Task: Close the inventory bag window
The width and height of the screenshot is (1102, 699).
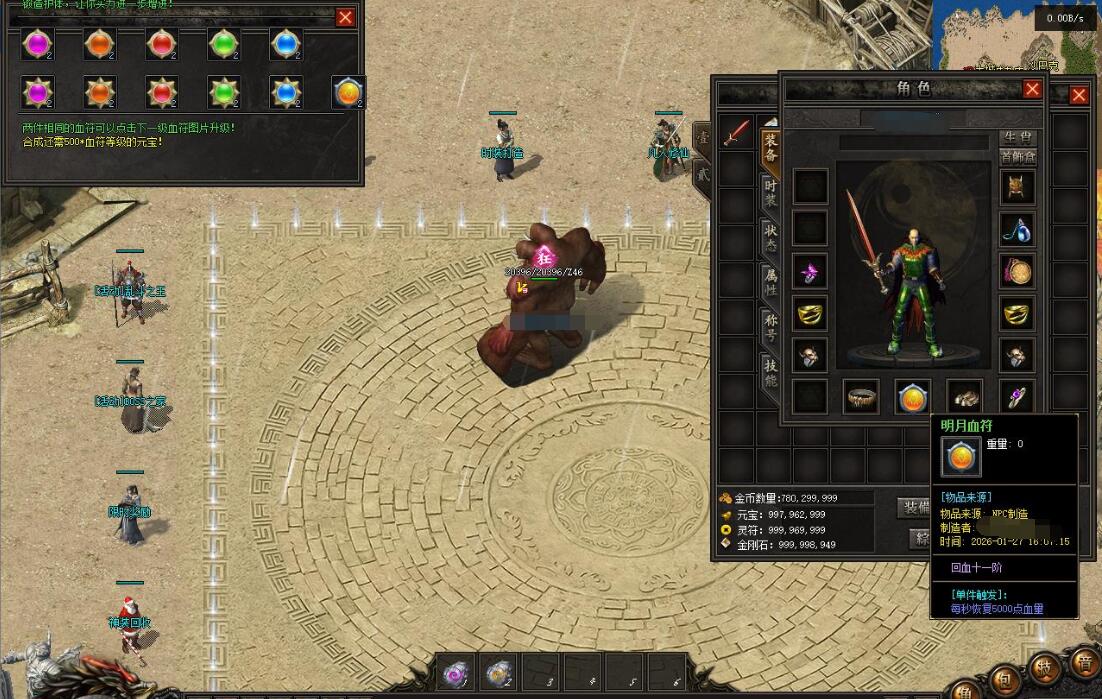Action: [x=1079, y=95]
